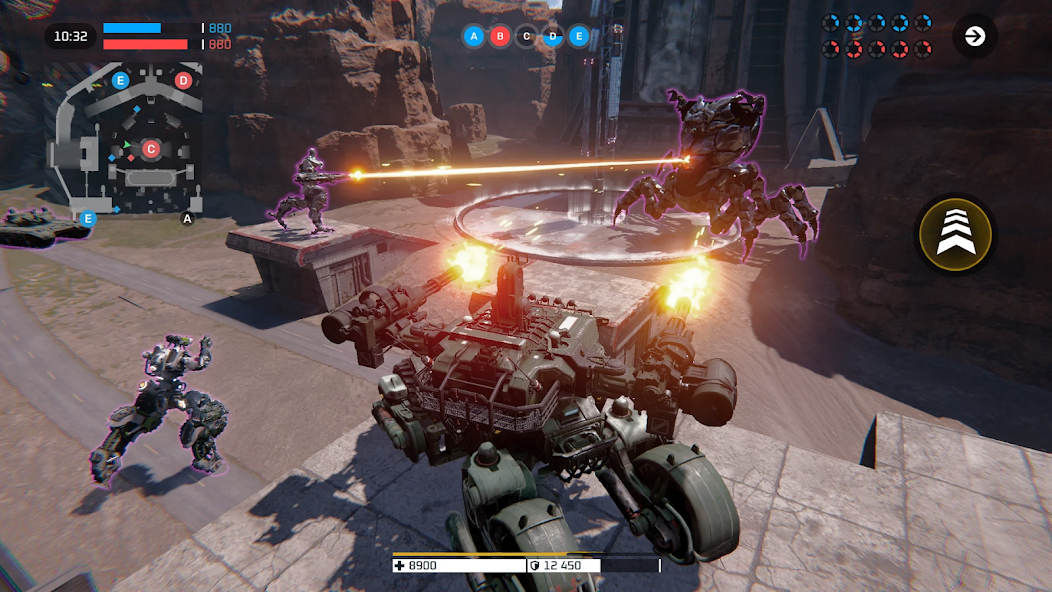Click beacon E in the top beacon status row
Viewport: 1052px width, 592px height.
[x=578, y=37]
